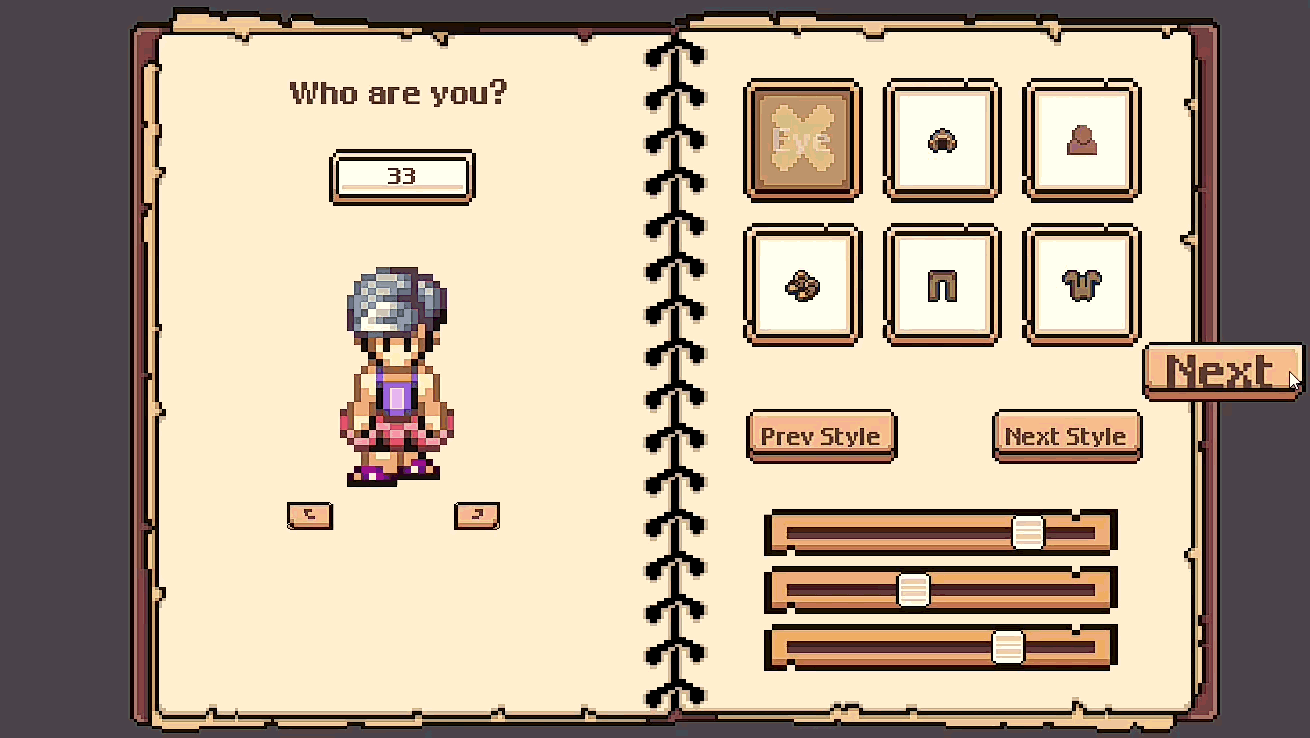Select the hair customization icon
This screenshot has width=1310, height=738.
pyautogui.click(x=941, y=138)
